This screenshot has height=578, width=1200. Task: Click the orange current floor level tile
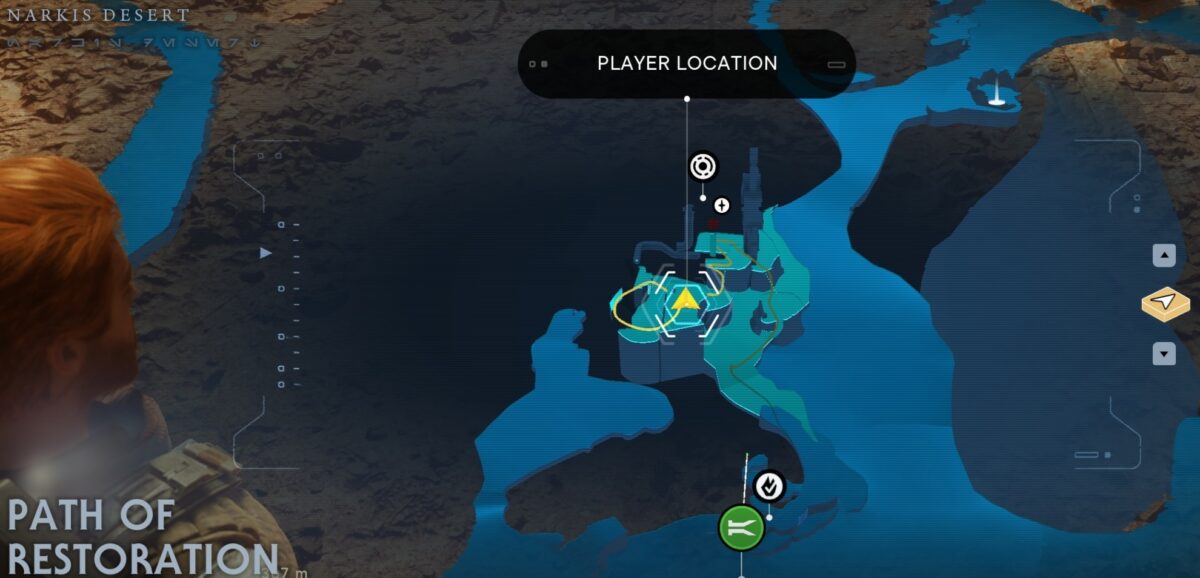(1165, 304)
